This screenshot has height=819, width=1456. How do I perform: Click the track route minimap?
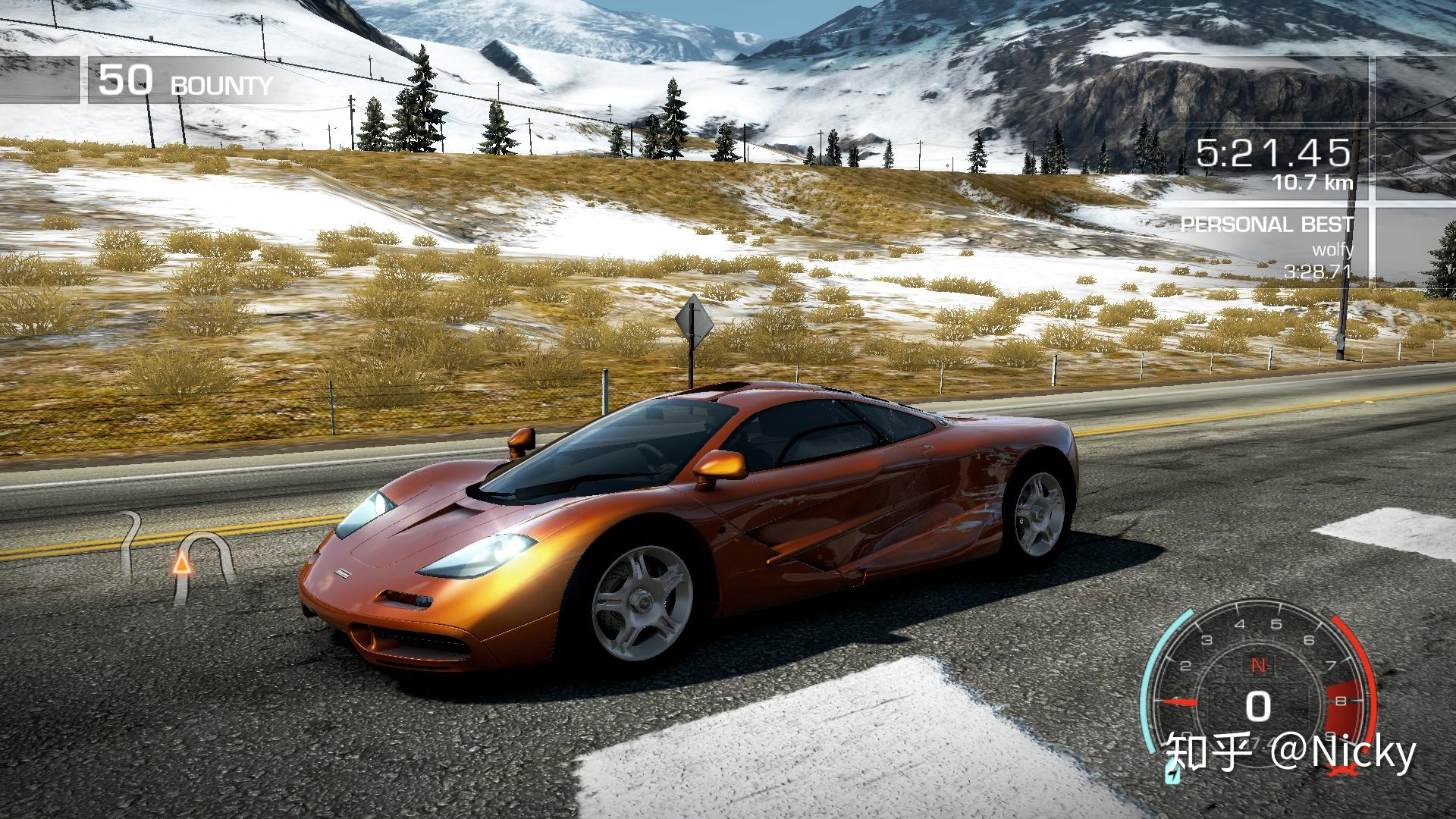click(179, 559)
